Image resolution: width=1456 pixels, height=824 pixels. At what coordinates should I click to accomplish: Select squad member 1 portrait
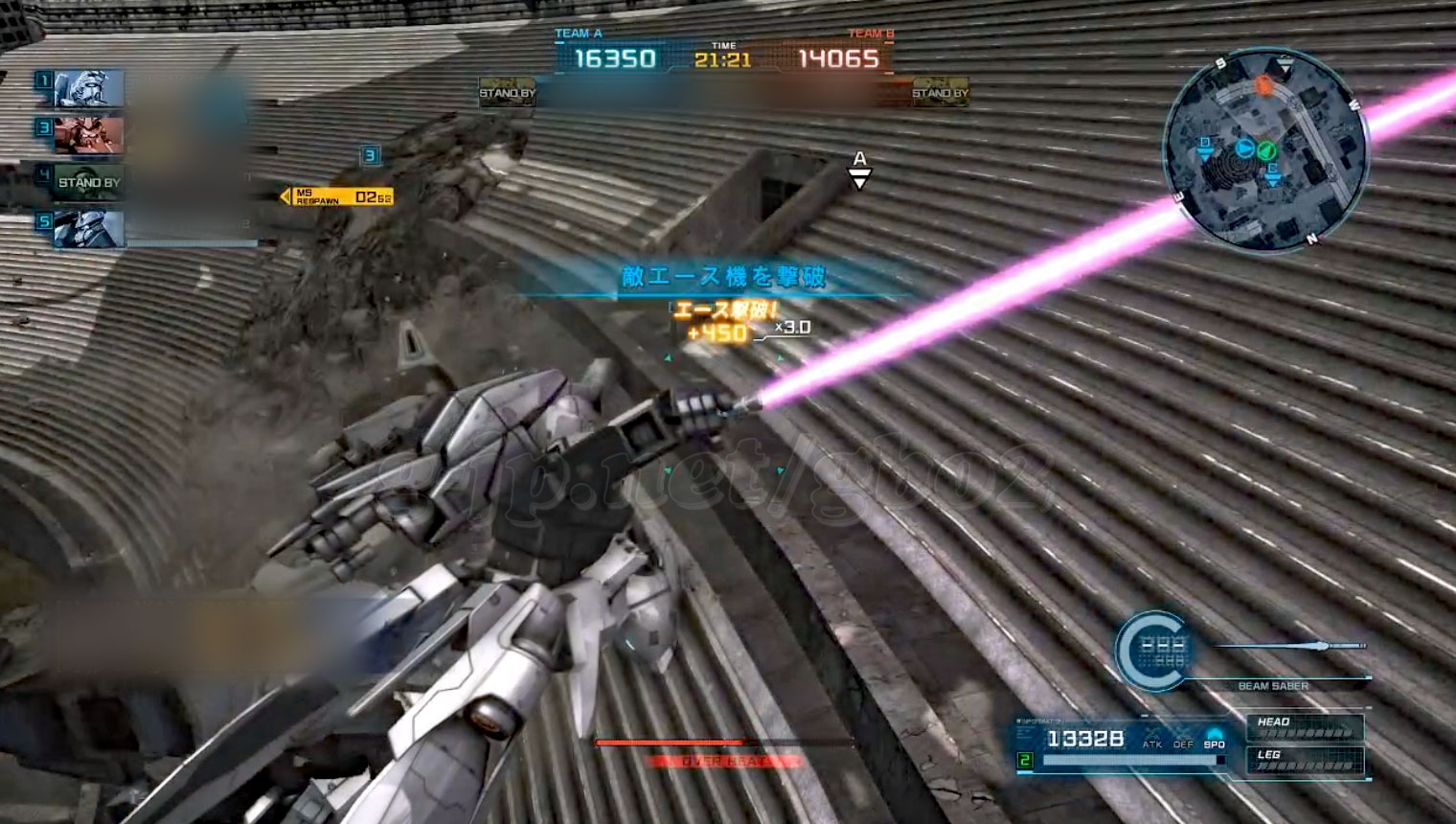(x=89, y=88)
